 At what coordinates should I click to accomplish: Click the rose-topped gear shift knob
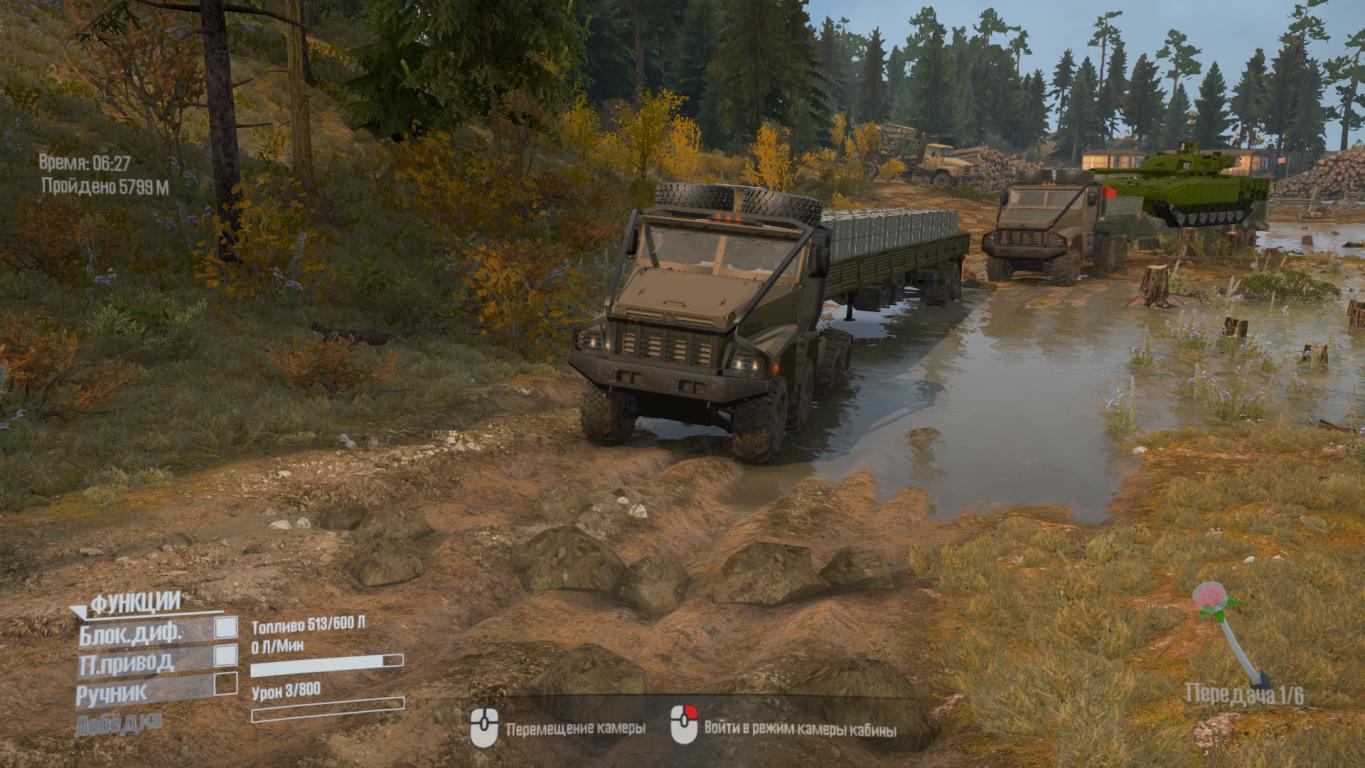coord(1210,598)
